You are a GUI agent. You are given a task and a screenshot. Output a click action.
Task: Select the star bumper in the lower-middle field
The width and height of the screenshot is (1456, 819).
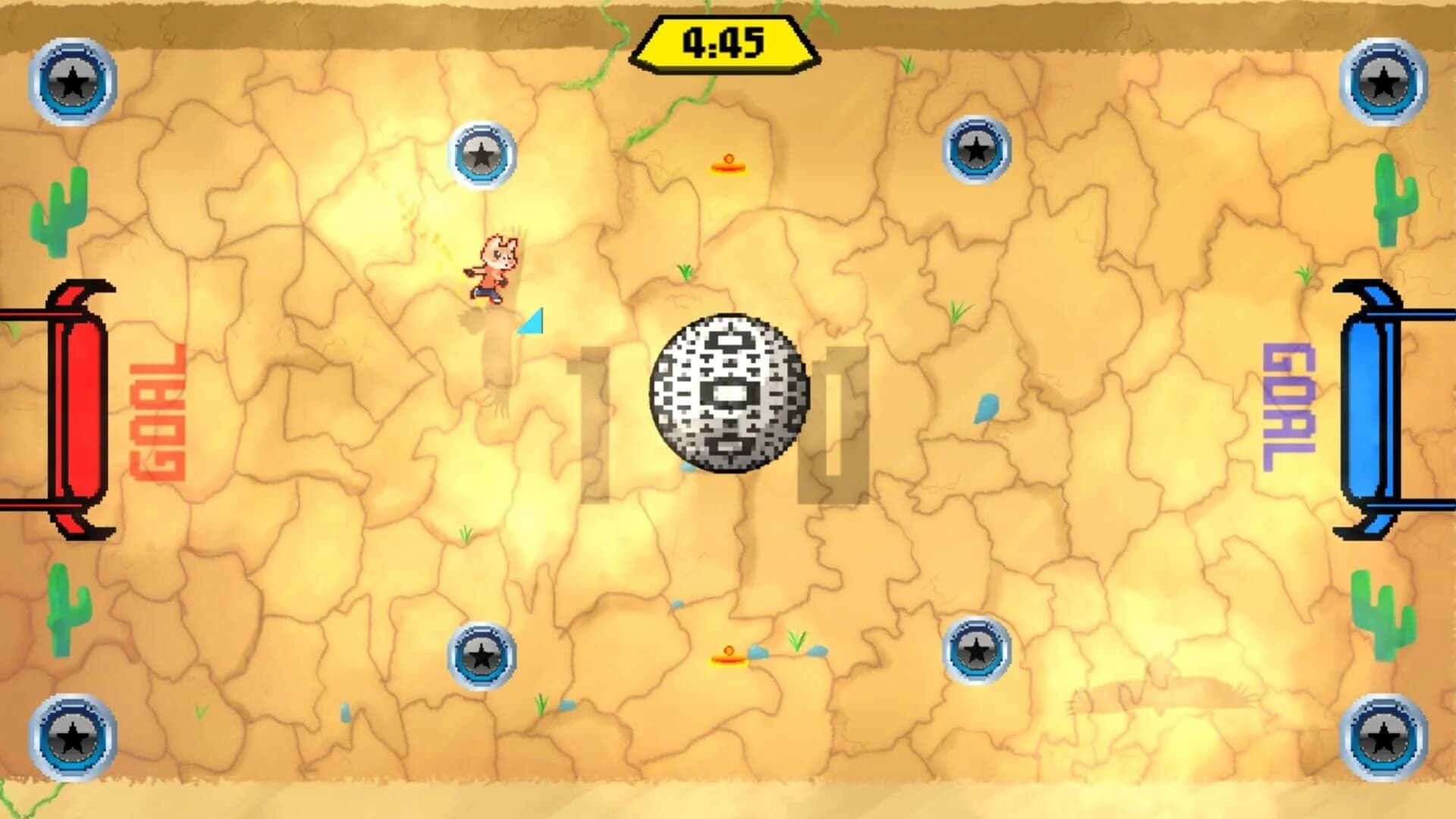(x=479, y=654)
